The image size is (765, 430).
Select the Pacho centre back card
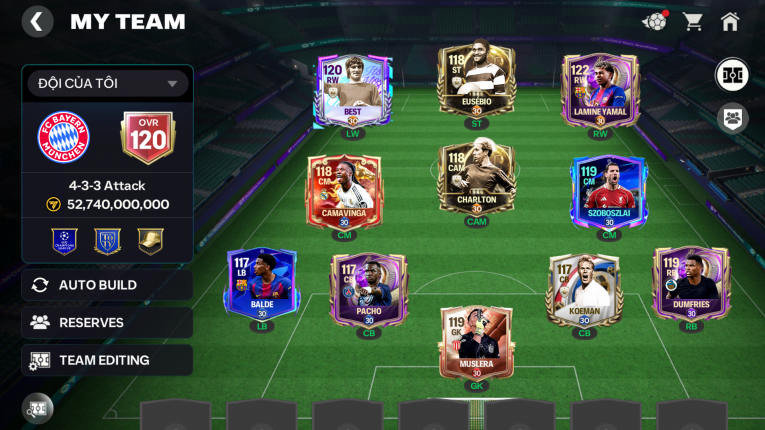pyautogui.click(x=369, y=290)
